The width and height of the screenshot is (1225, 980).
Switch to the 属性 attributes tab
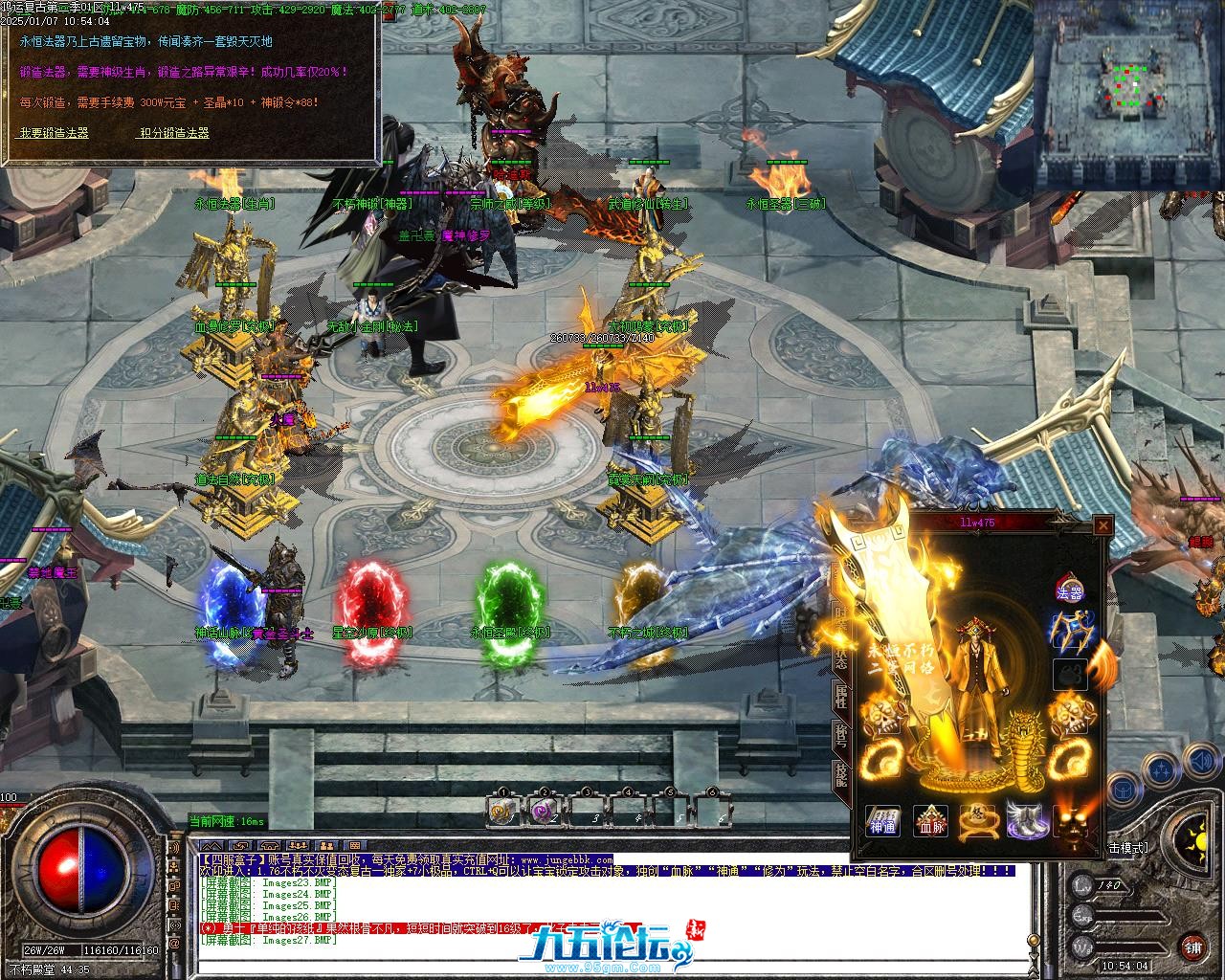click(x=841, y=697)
